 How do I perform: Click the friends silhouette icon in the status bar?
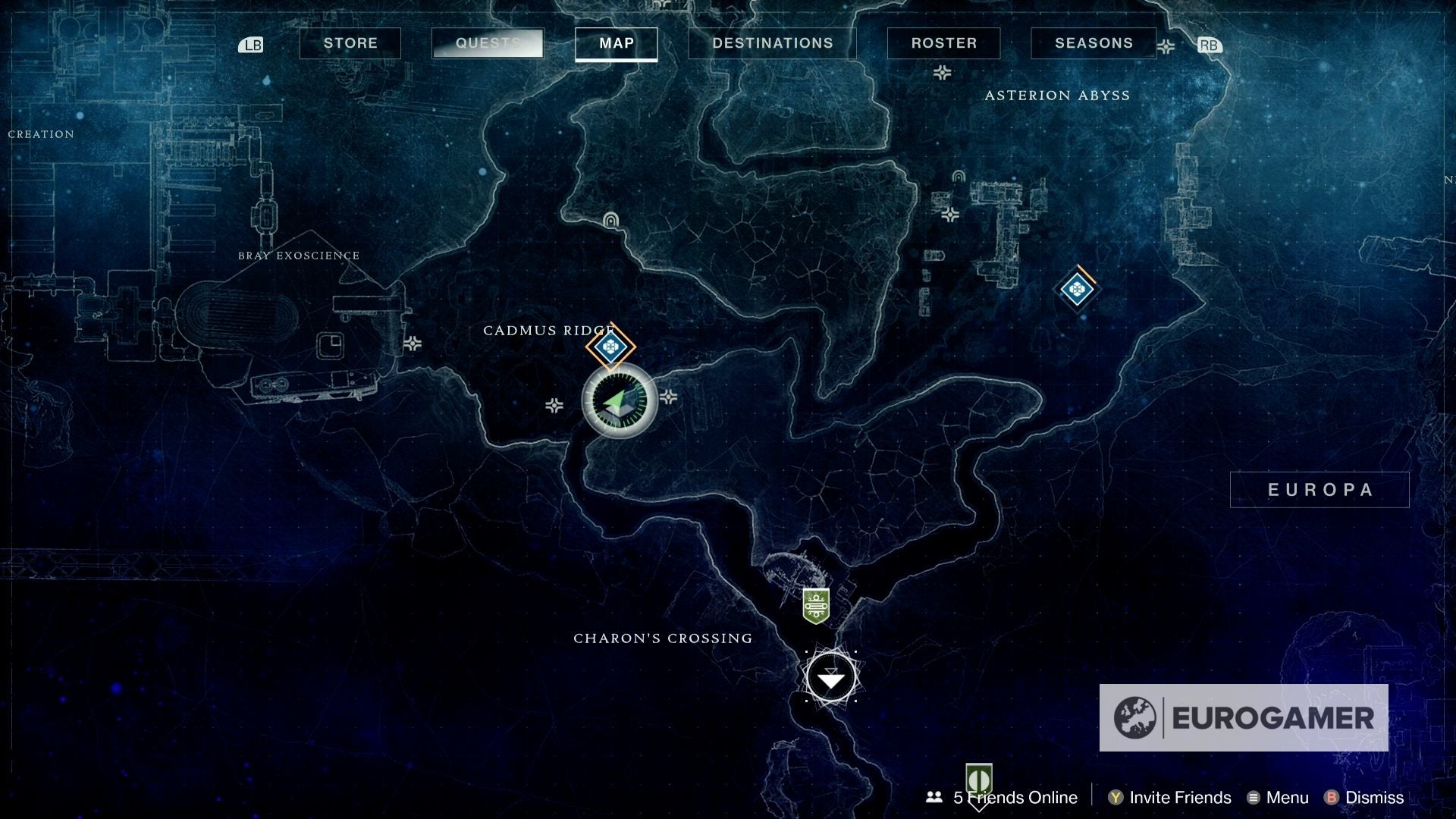(933, 797)
